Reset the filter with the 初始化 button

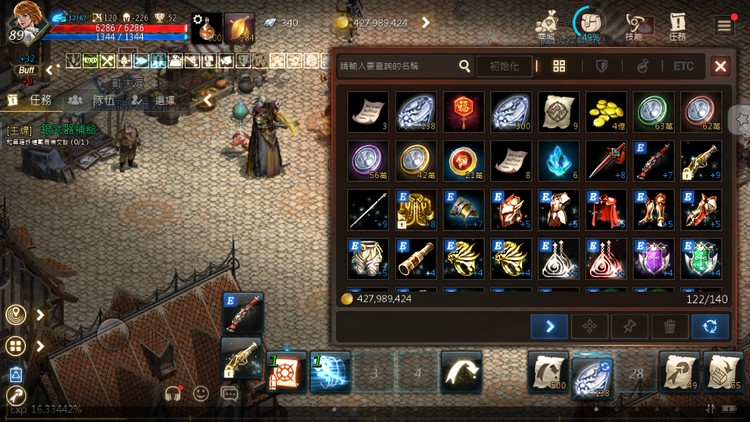[504, 66]
